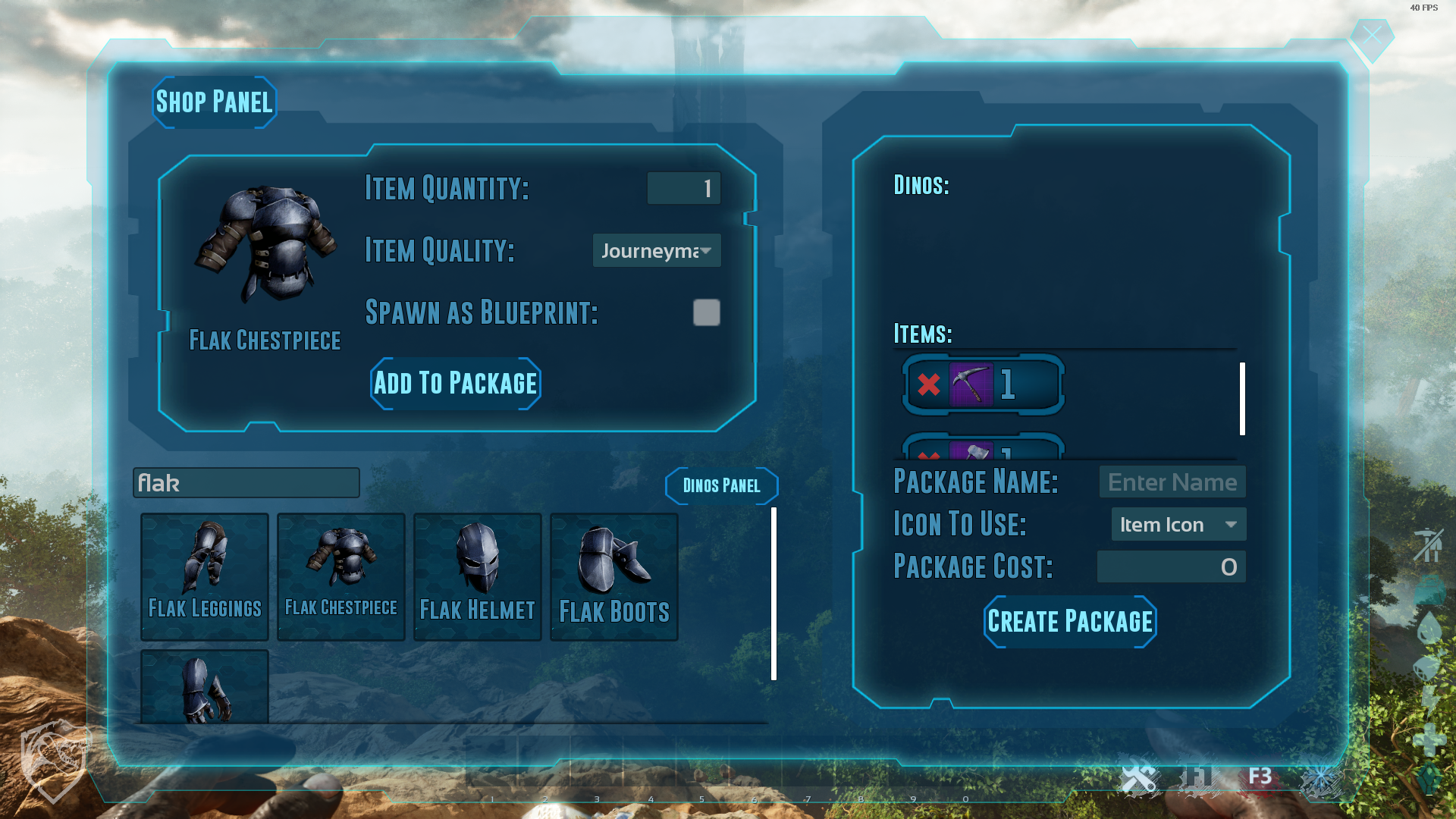1456x819 pixels.
Task: Toggle the Spawn As Blueprint checkbox
Action: point(706,312)
